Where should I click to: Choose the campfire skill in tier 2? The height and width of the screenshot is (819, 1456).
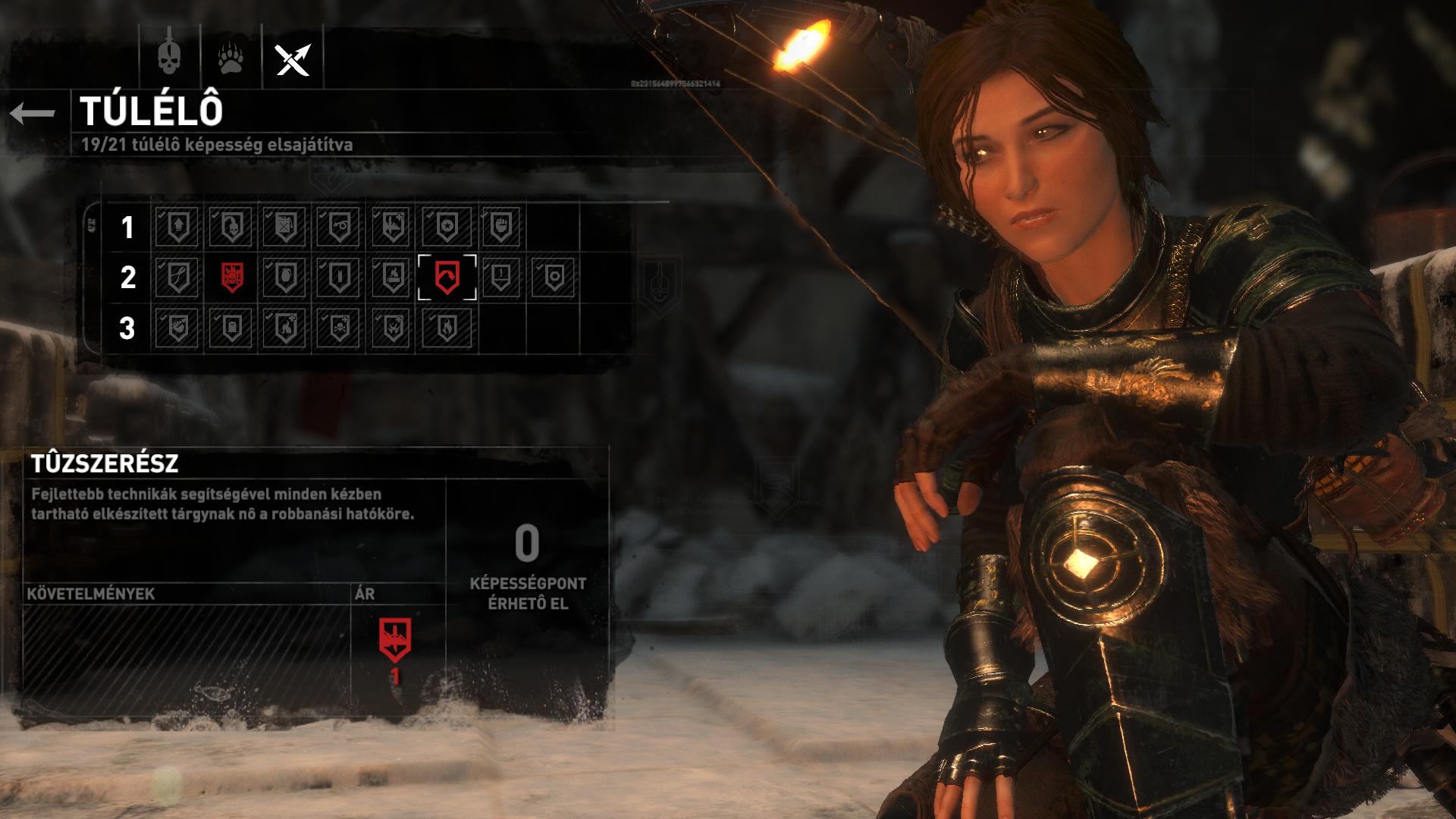393,278
